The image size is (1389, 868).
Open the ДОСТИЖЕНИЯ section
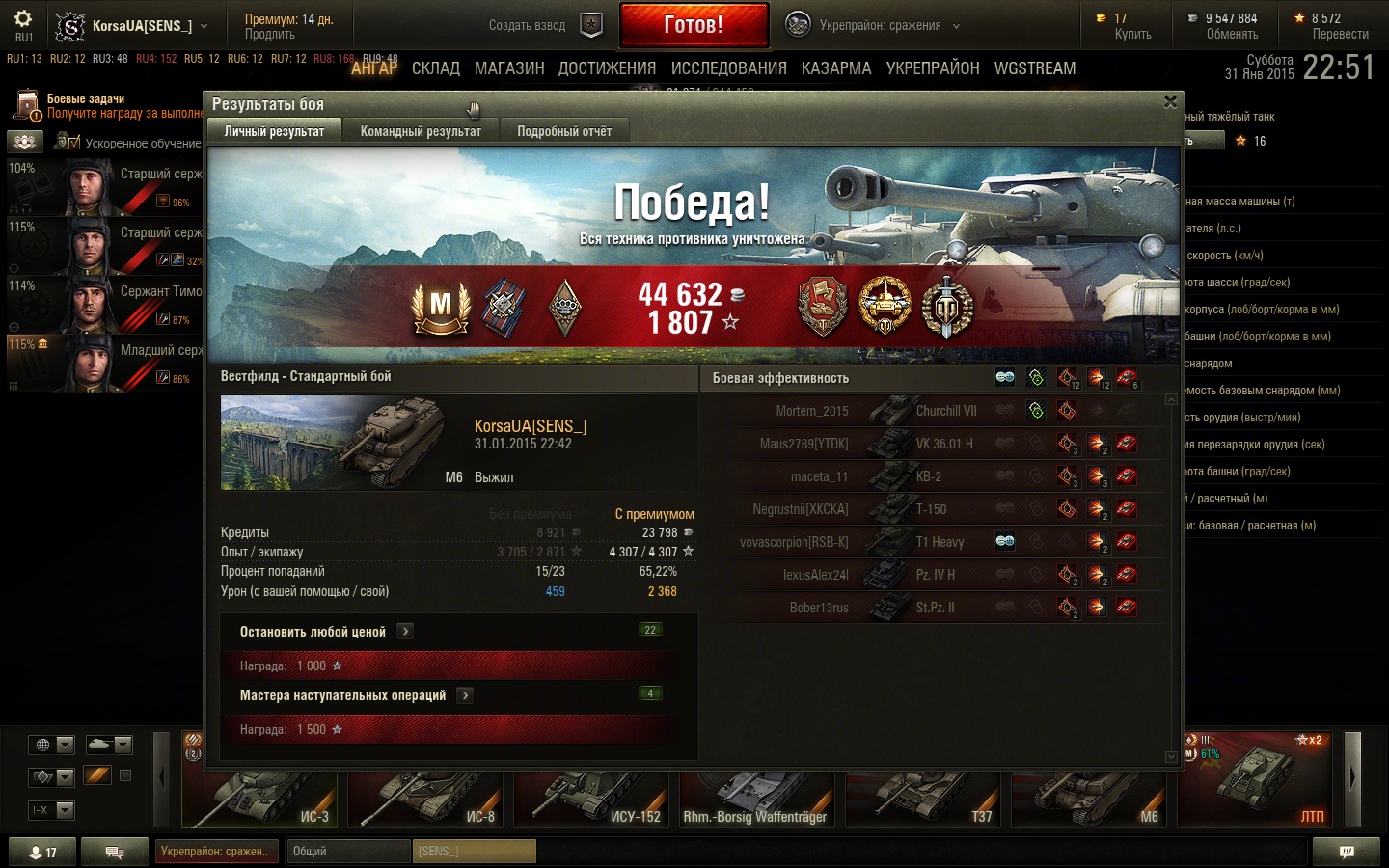pyautogui.click(x=607, y=68)
